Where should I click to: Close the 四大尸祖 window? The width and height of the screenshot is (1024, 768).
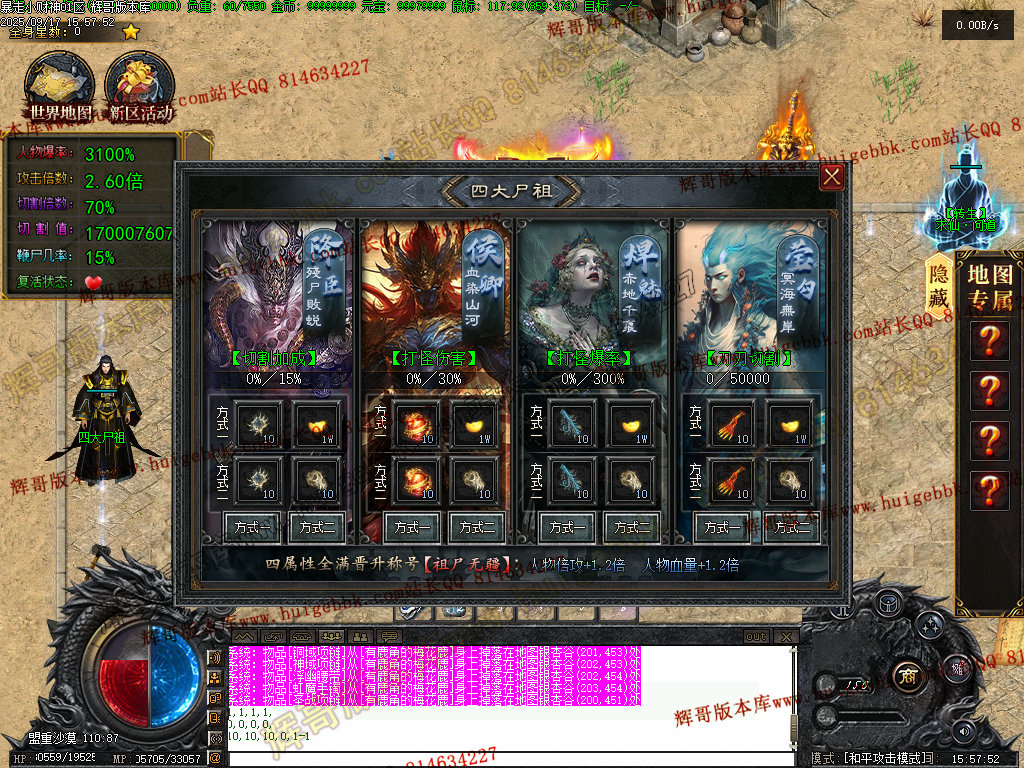click(x=831, y=178)
